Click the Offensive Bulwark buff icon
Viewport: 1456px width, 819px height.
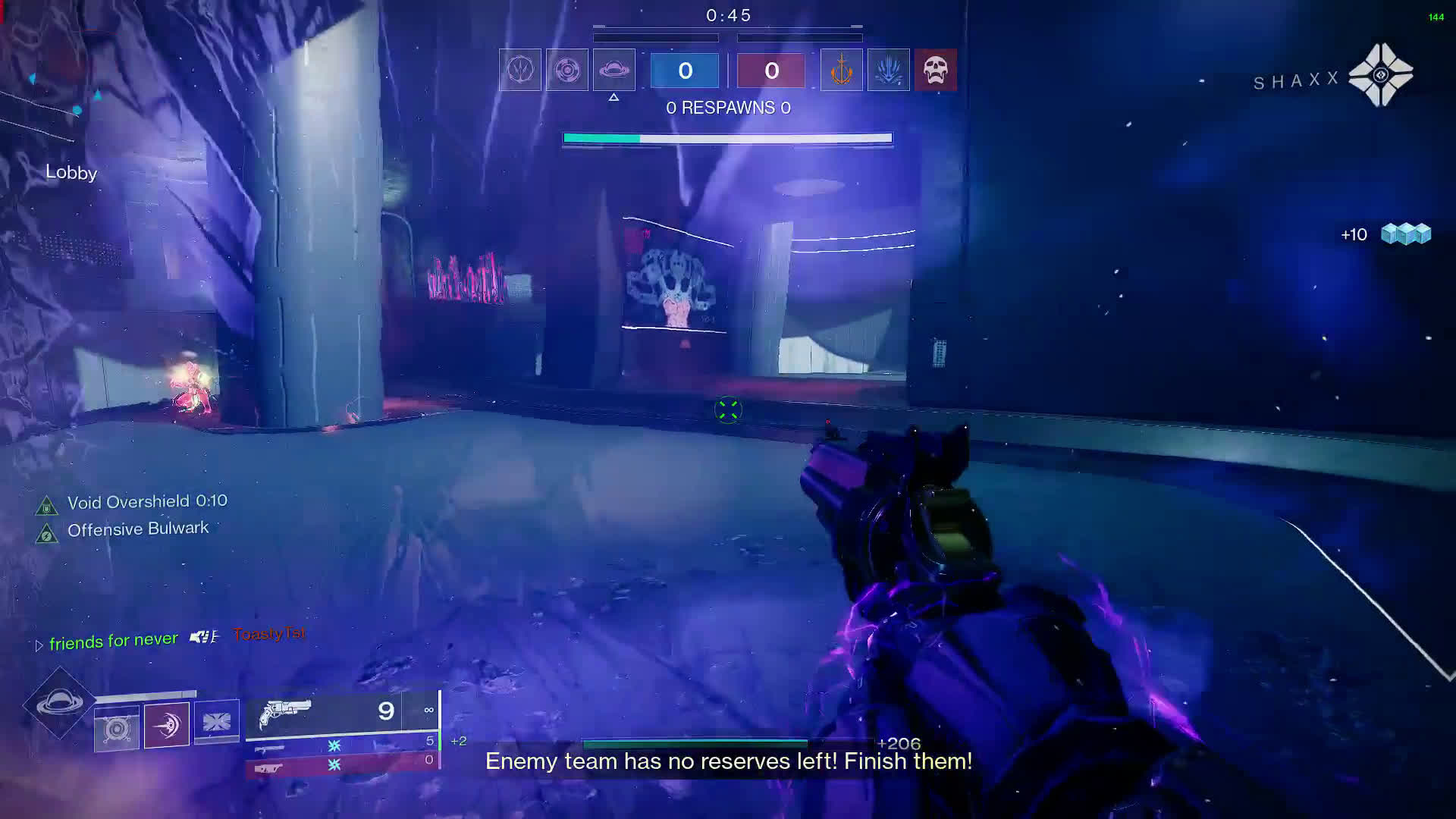[x=46, y=535]
